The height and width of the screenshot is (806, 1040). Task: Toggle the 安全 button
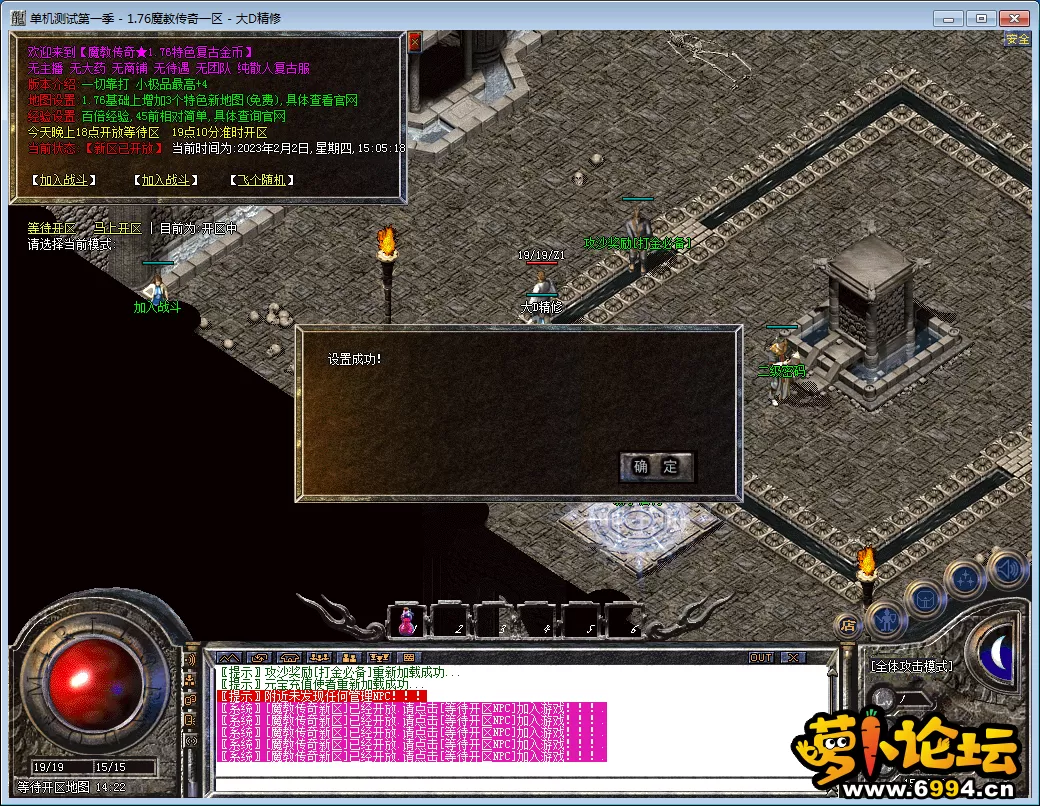coord(1017,39)
